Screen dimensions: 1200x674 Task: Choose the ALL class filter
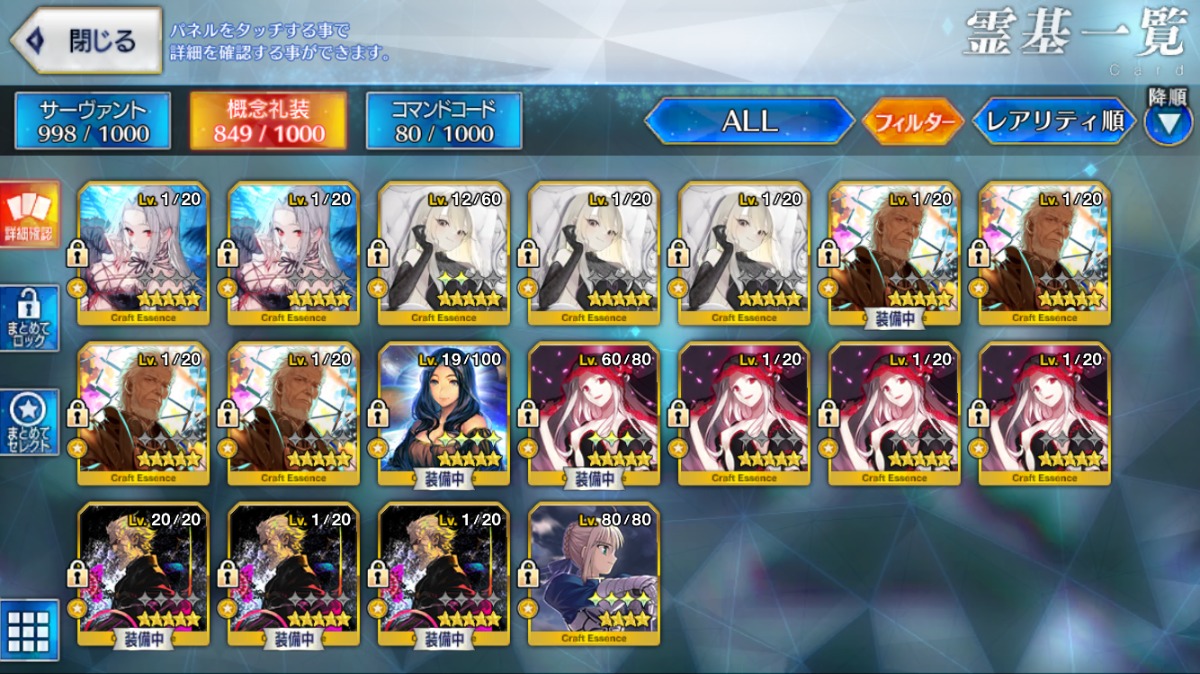pyautogui.click(x=749, y=121)
